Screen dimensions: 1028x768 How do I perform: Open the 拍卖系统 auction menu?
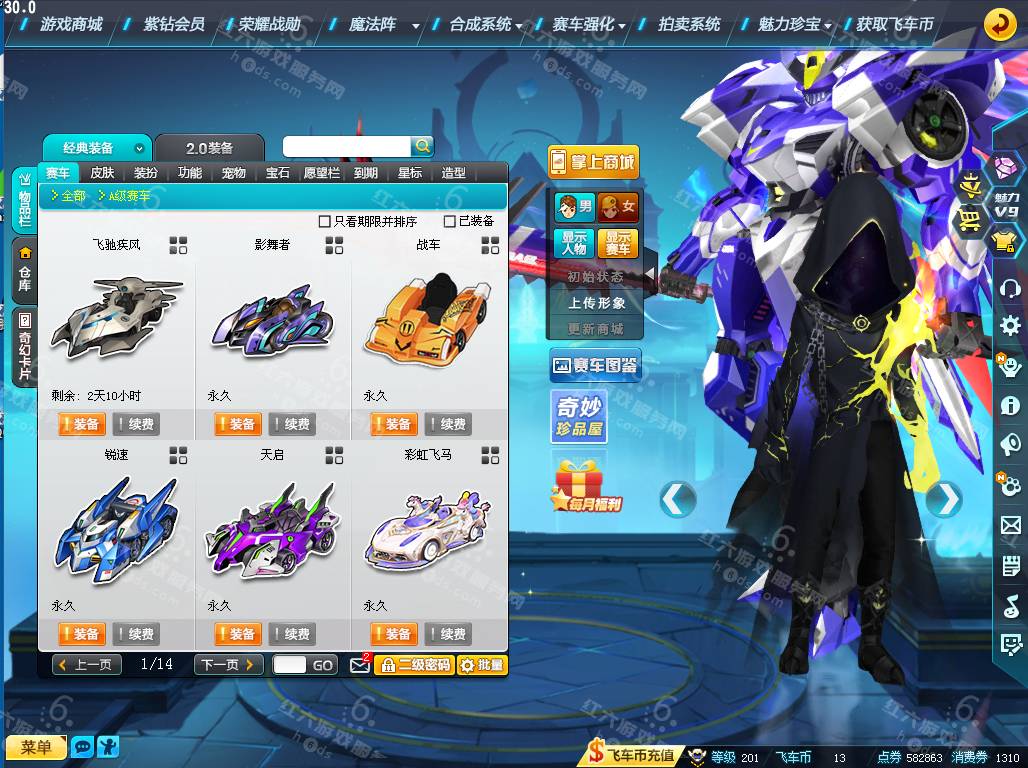689,23
